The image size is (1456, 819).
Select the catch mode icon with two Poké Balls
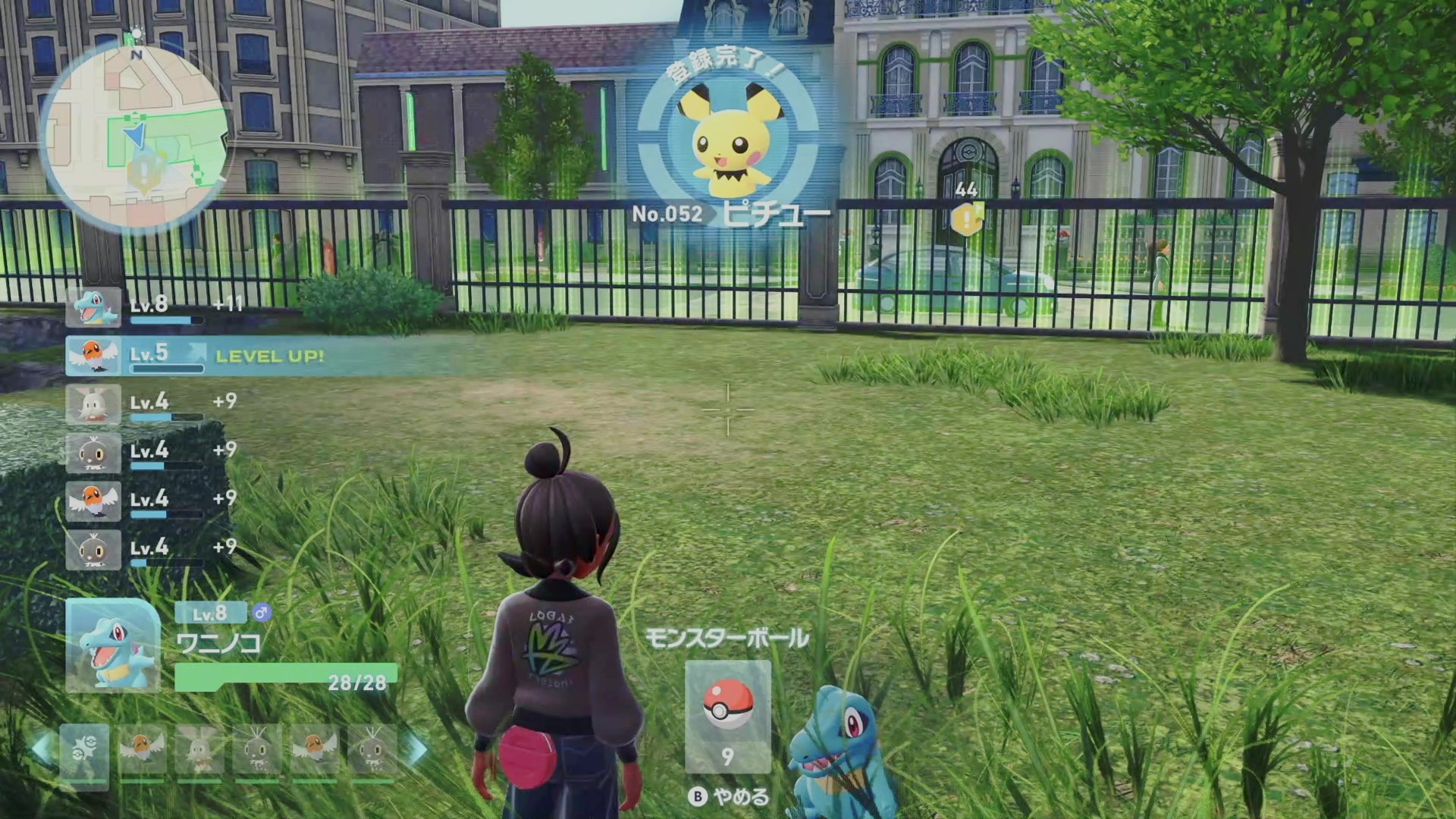pos(83,751)
